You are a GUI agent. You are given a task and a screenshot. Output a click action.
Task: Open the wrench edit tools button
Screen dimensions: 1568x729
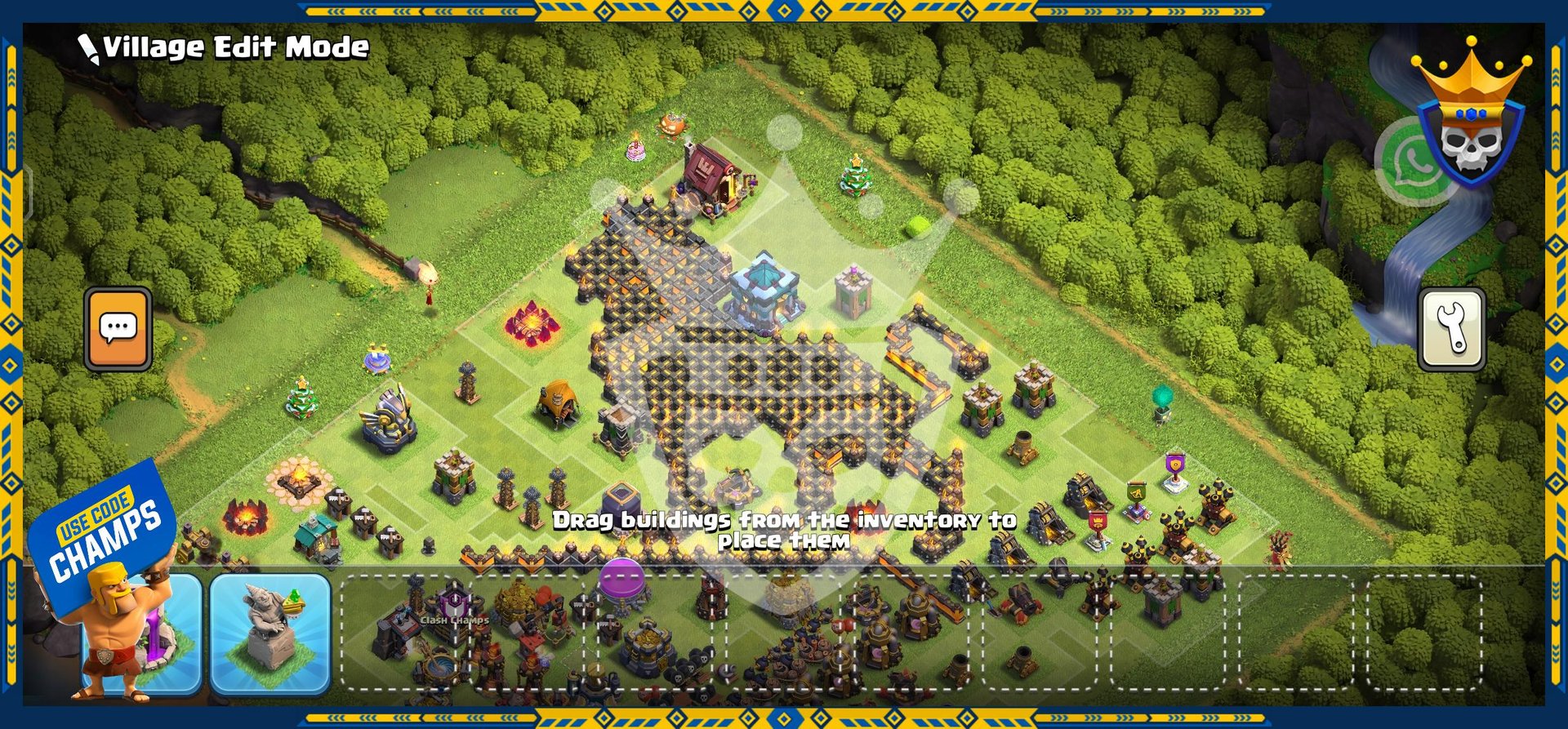[1451, 329]
